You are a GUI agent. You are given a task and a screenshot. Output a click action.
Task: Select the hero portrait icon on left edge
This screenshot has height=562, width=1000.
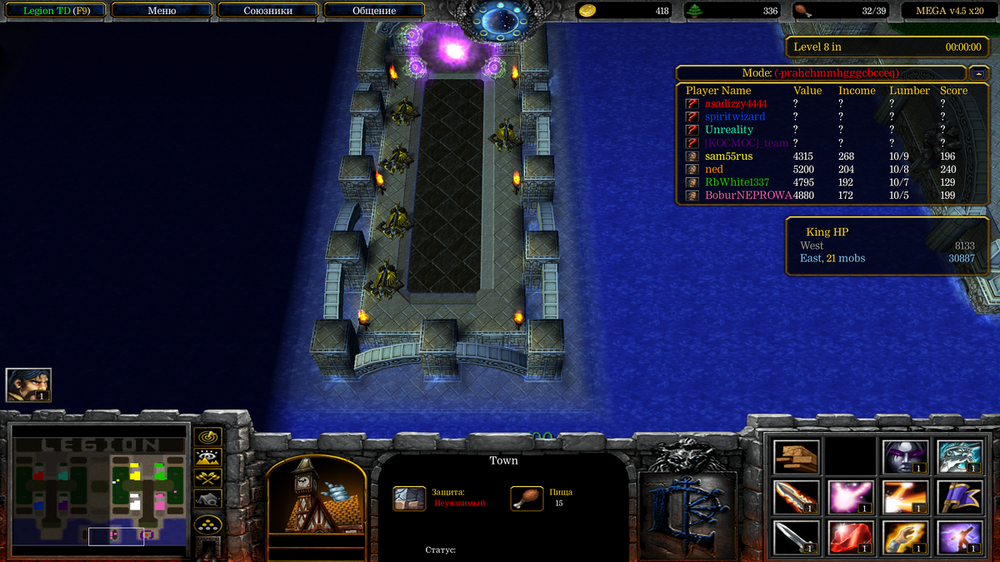click(x=28, y=385)
